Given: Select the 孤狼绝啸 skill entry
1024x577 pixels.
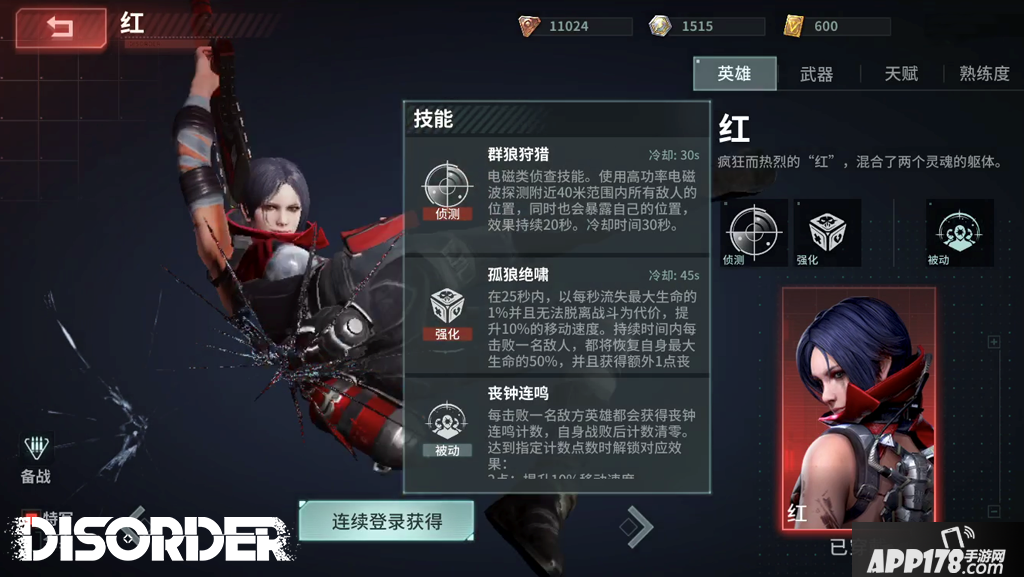Looking at the screenshot, I should [x=556, y=315].
